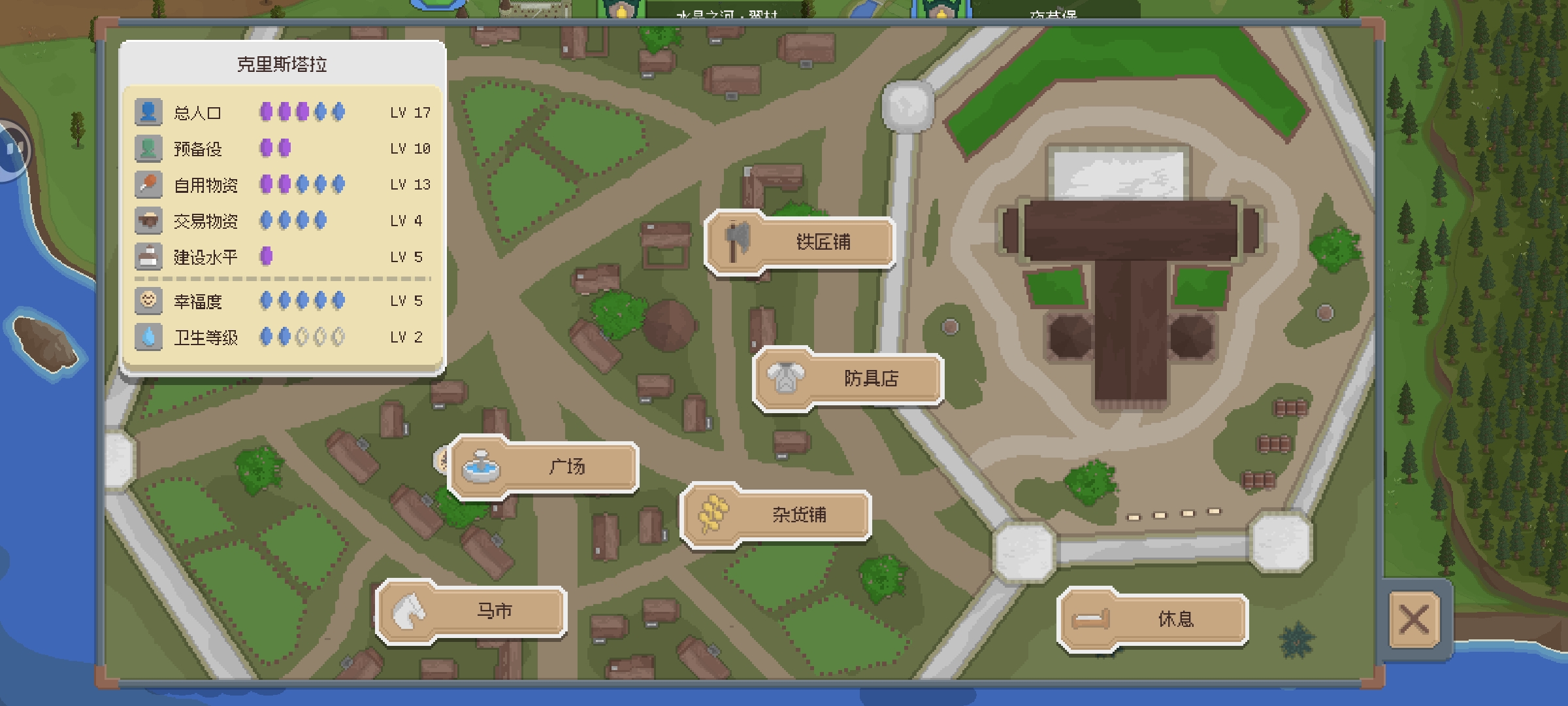Visit the 广场 town square
The height and width of the screenshot is (706, 1568).
pos(544,467)
